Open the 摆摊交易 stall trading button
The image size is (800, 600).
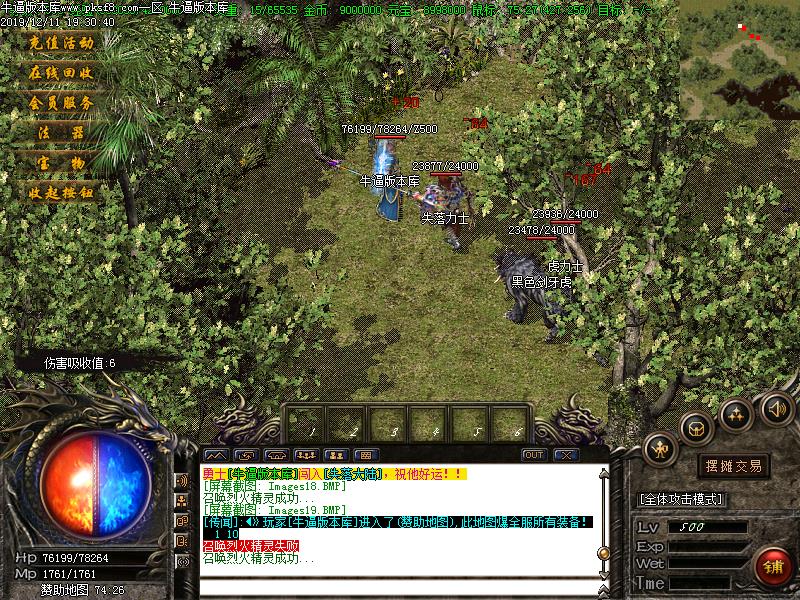click(x=734, y=466)
